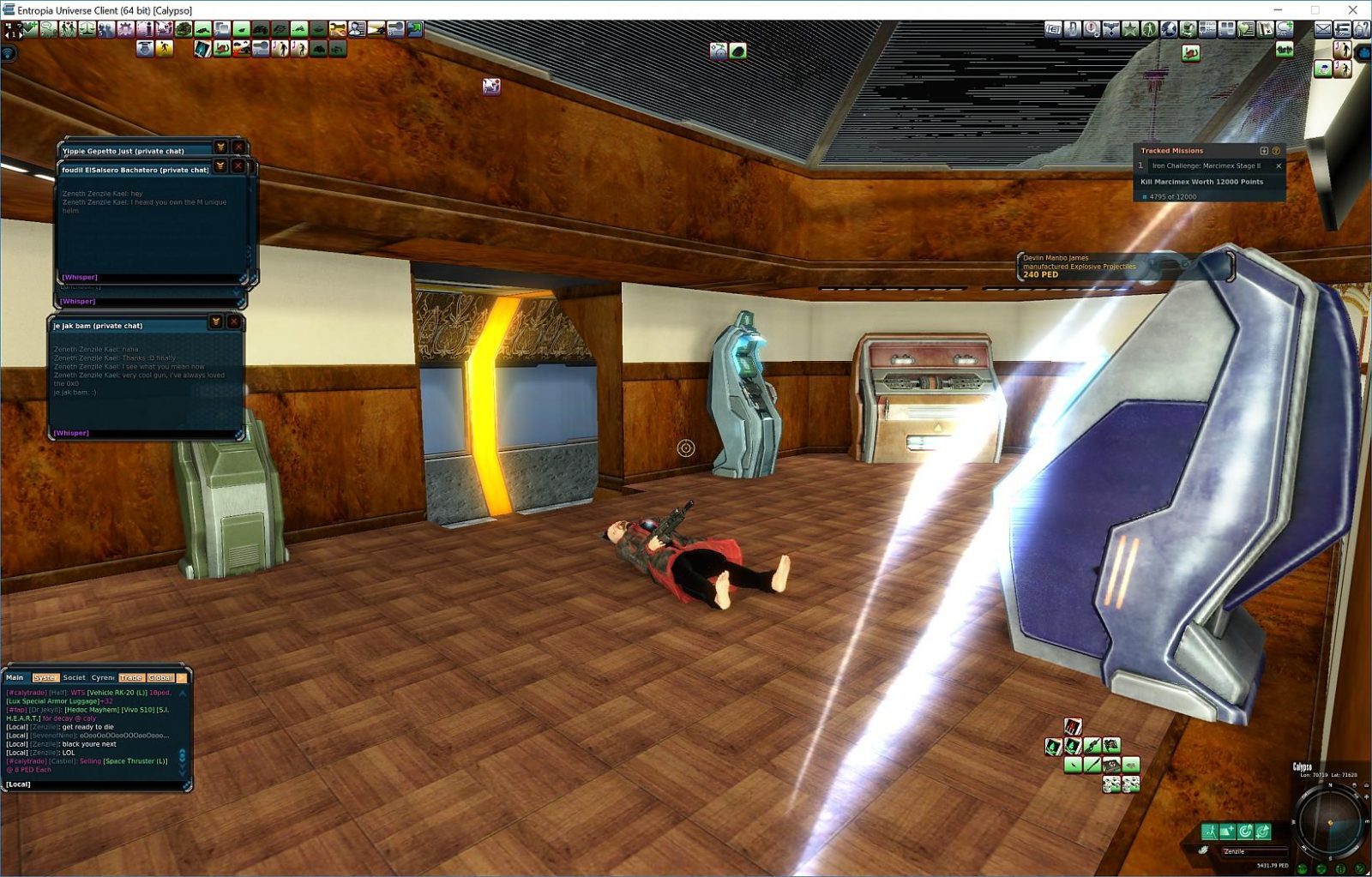Screen dimensions: 1372x877
Task: Select the green heart healing icon on the toolbar
Action: [x=29, y=31]
